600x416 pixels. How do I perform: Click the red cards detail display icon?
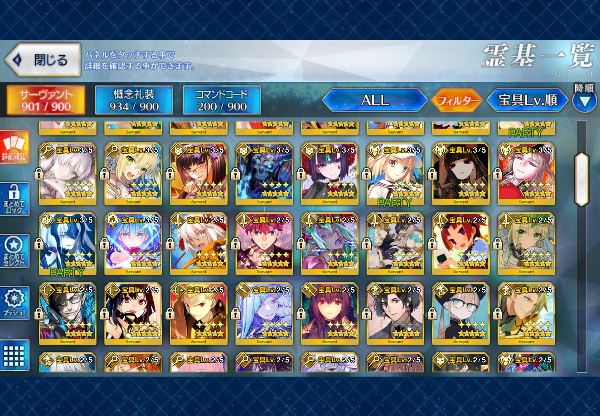pyautogui.click(x=15, y=150)
